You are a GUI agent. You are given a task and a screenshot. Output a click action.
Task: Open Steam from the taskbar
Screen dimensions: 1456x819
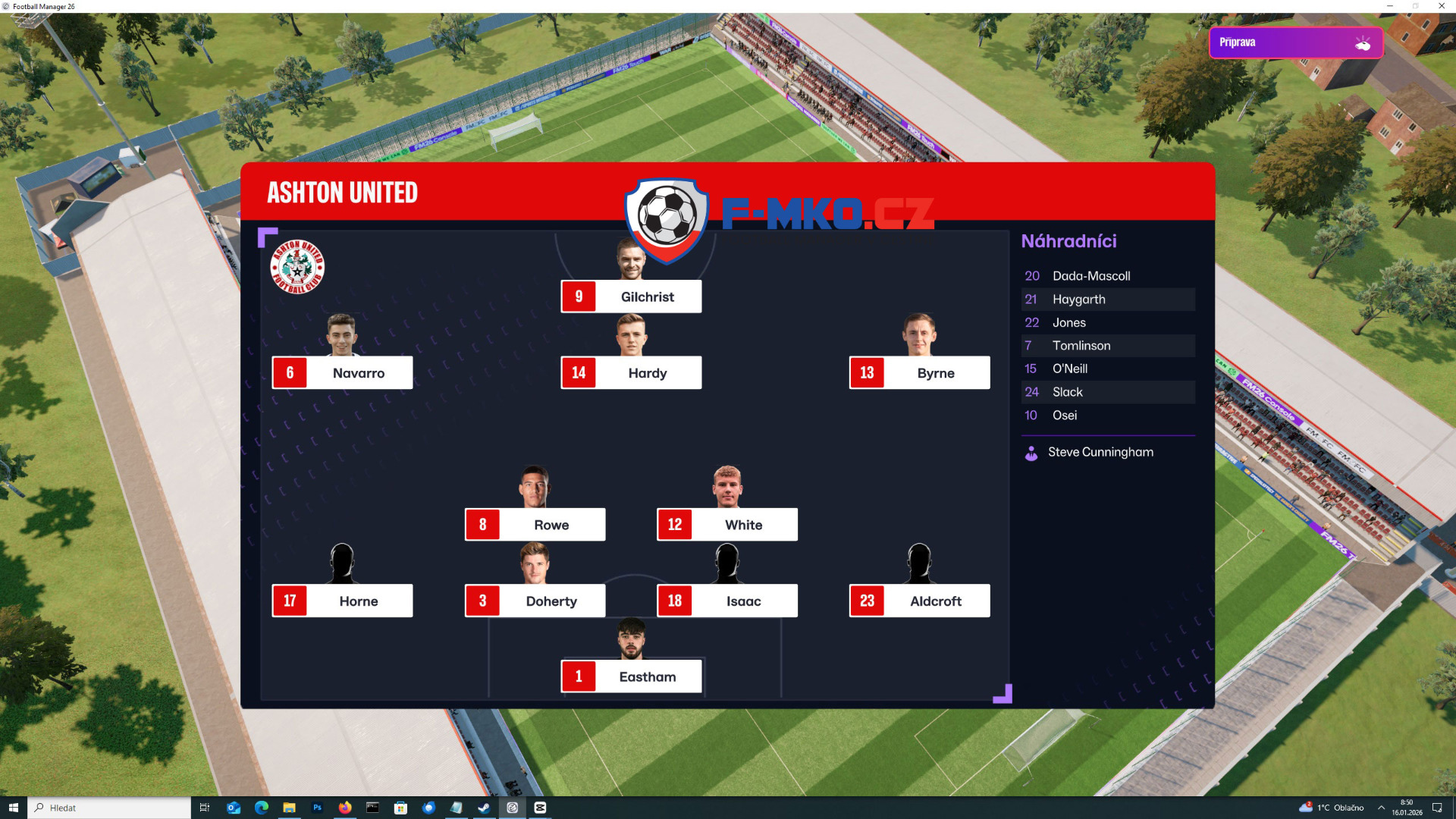click(484, 808)
